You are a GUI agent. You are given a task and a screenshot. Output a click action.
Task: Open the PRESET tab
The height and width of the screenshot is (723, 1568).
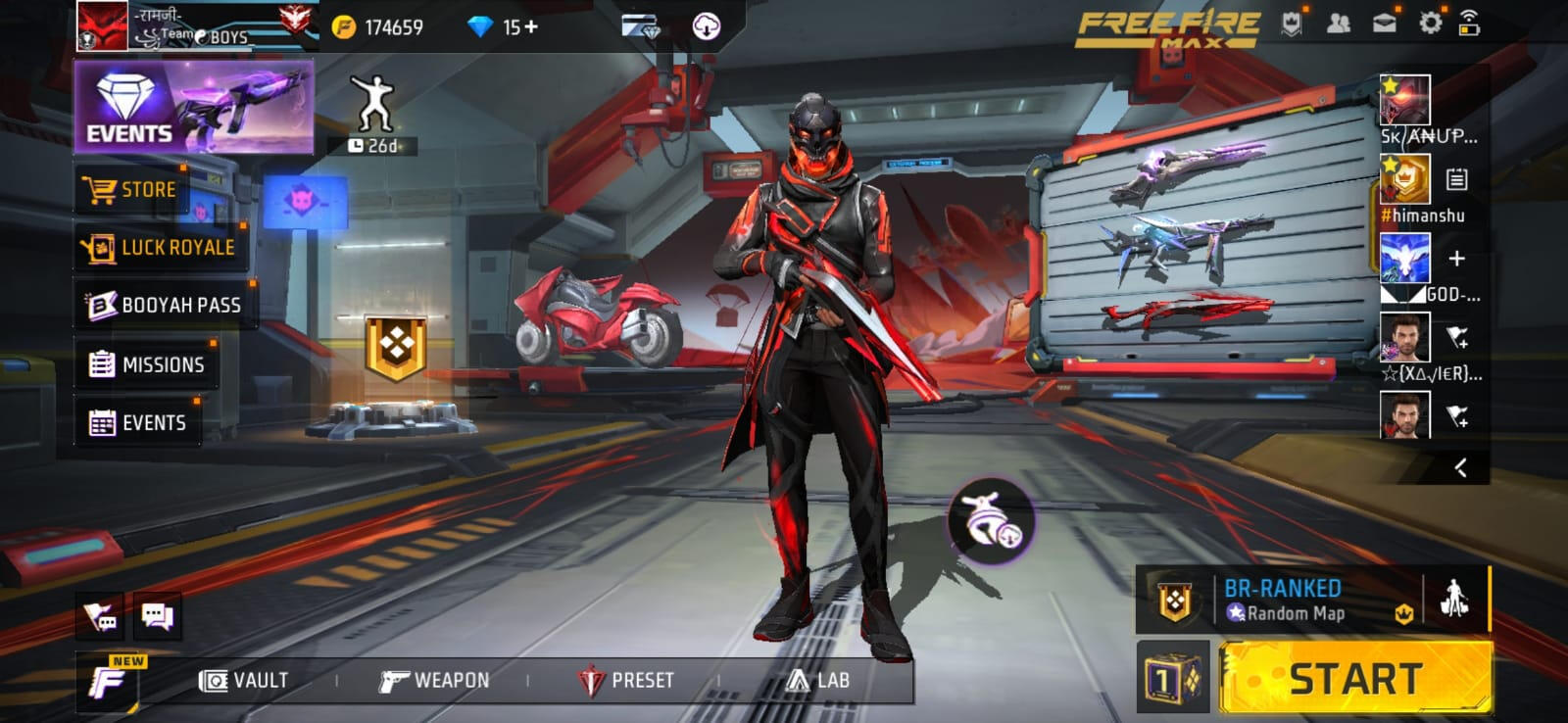coord(626,680)
